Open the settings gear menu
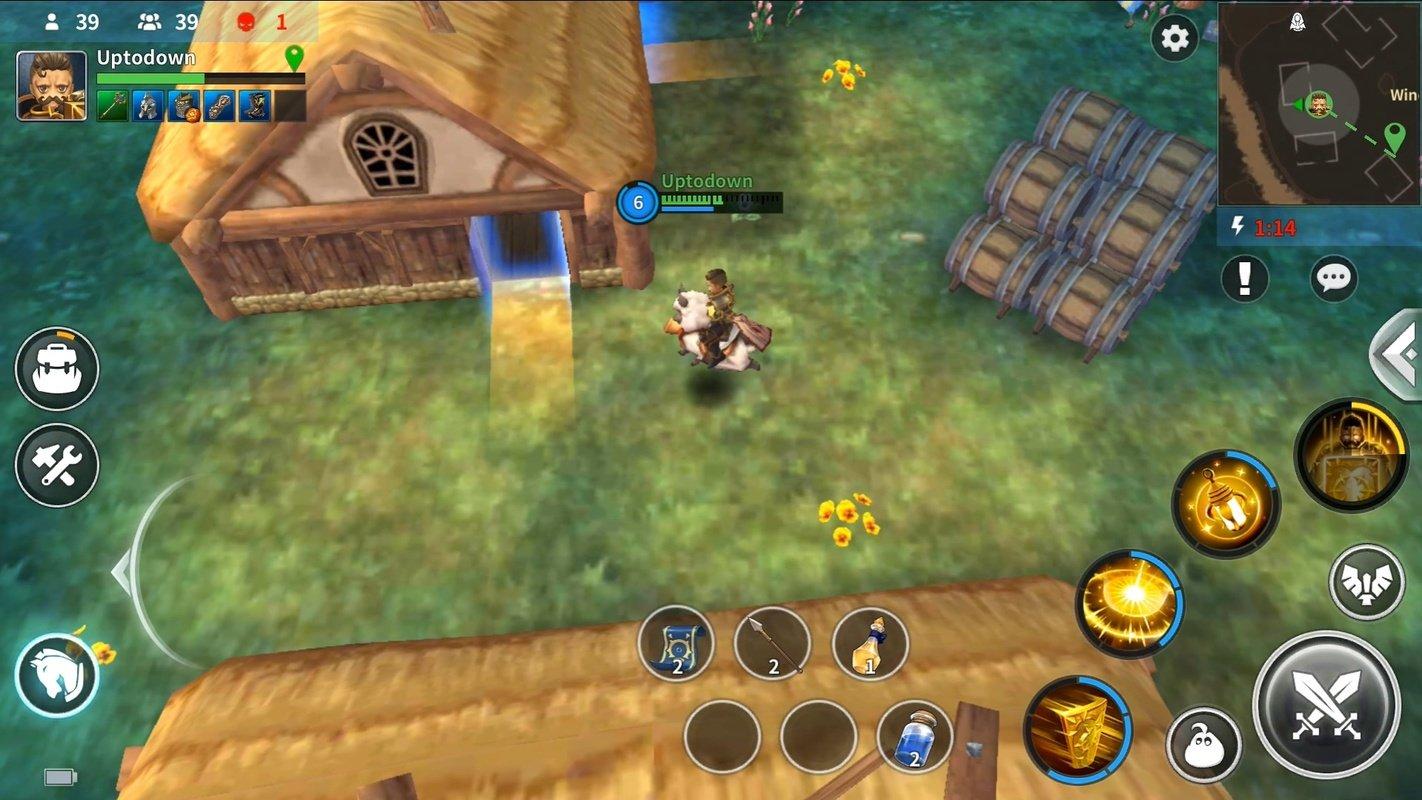Image resolution: width=1422 pixels, height=800 pixels. [1174, 39]
